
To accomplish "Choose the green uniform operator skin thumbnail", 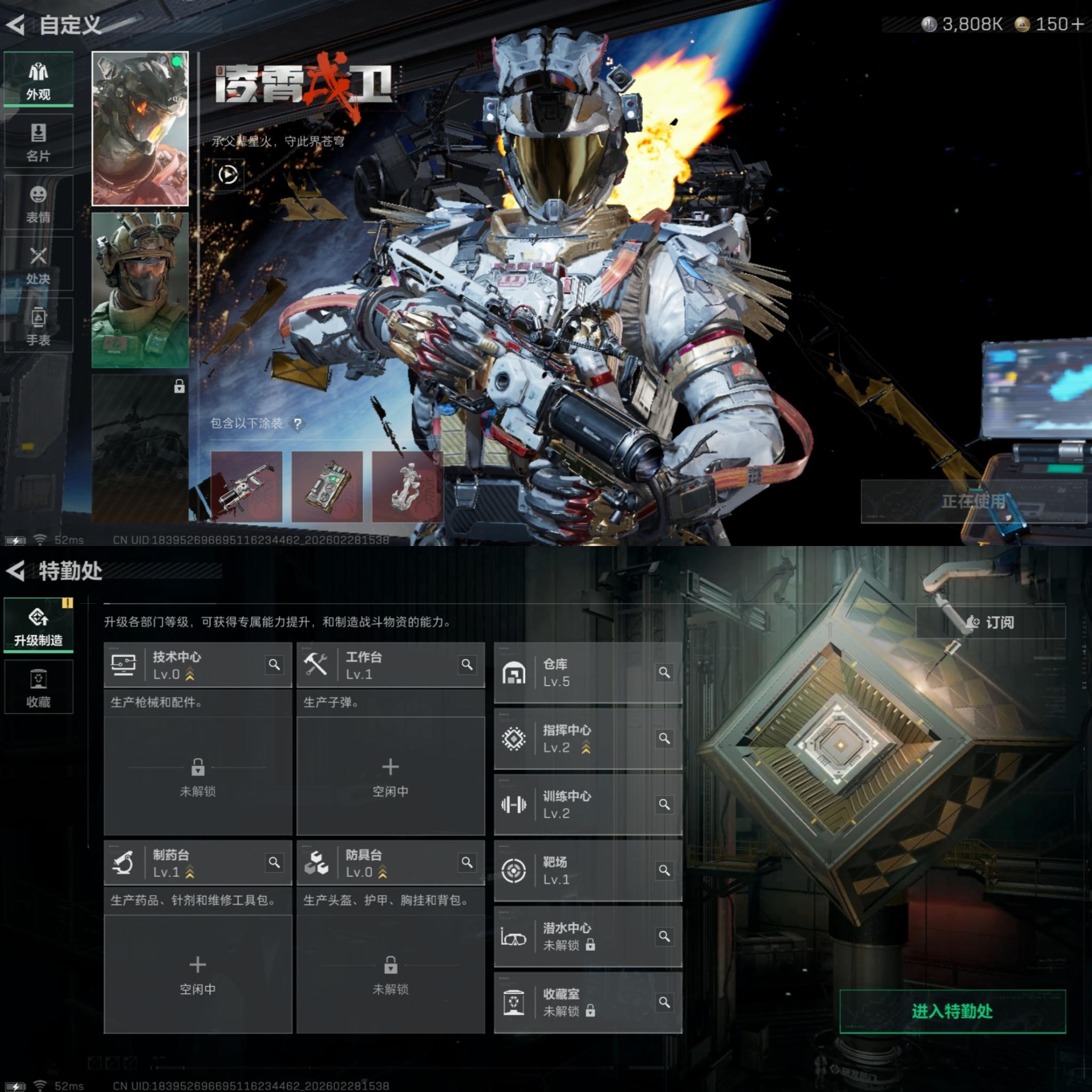I will pyautogui.click(x=140, y=291).
